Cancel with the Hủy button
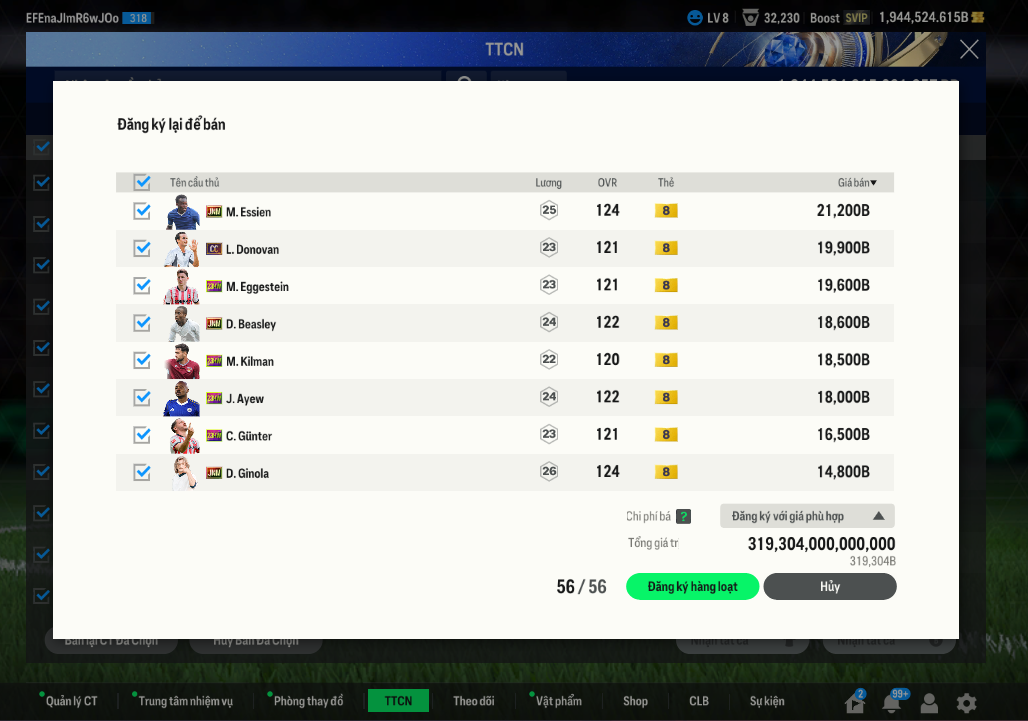 pos(829,587)
